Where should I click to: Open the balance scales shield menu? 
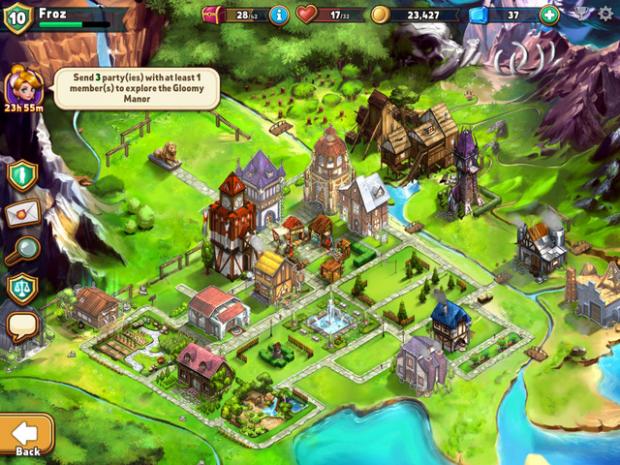pos(22,289)
